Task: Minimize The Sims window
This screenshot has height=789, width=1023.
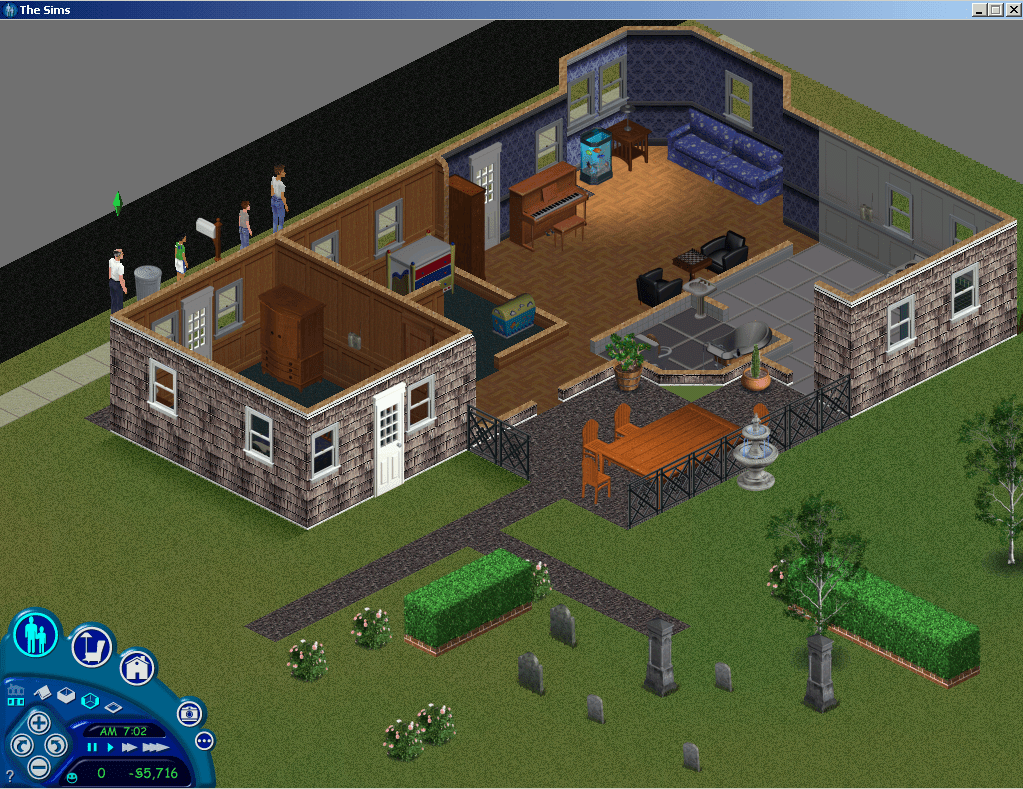Action: click(979, 10)
